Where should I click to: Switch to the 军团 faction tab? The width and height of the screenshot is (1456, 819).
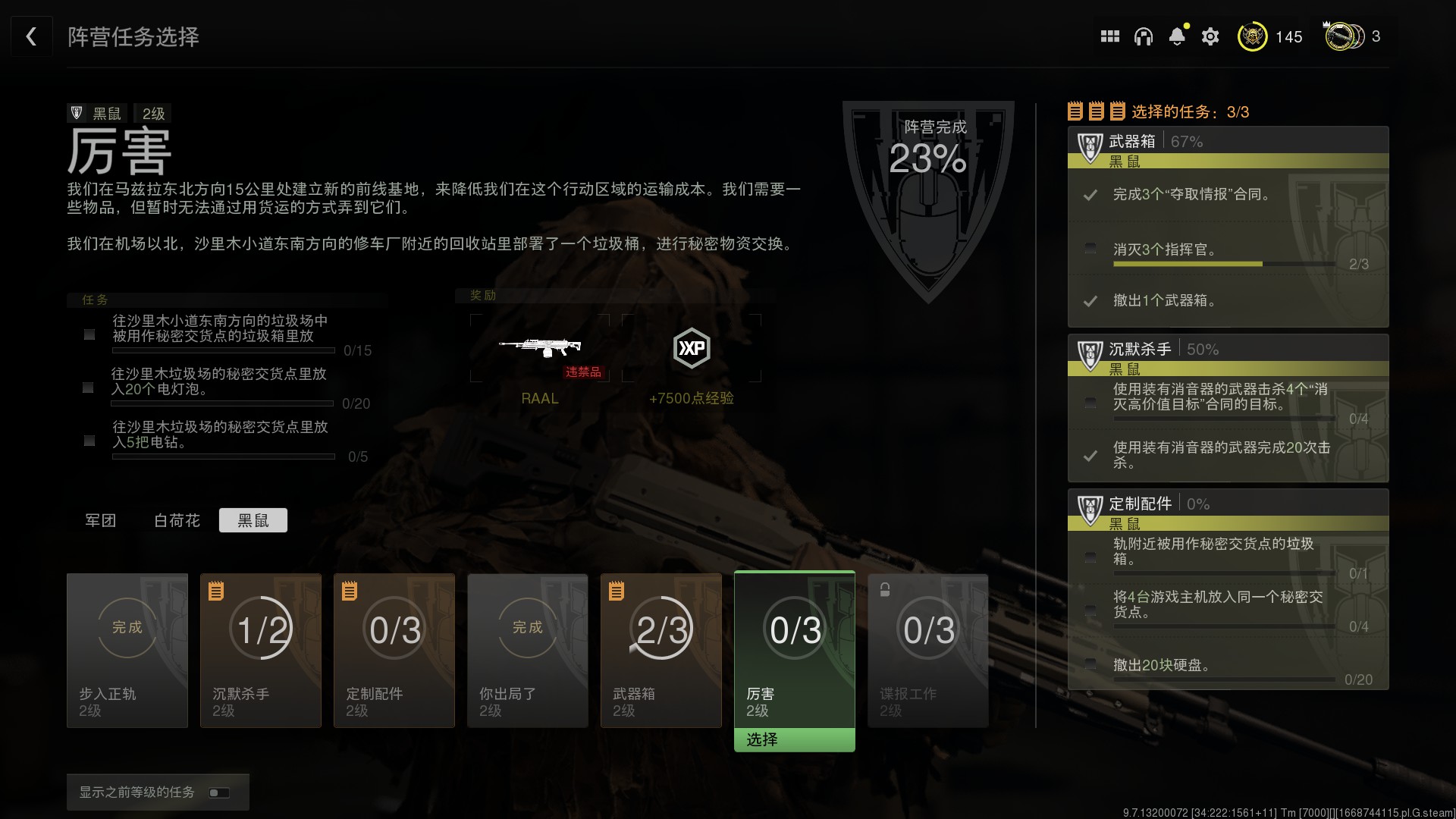pyautogui.click(x=101, y=520)
